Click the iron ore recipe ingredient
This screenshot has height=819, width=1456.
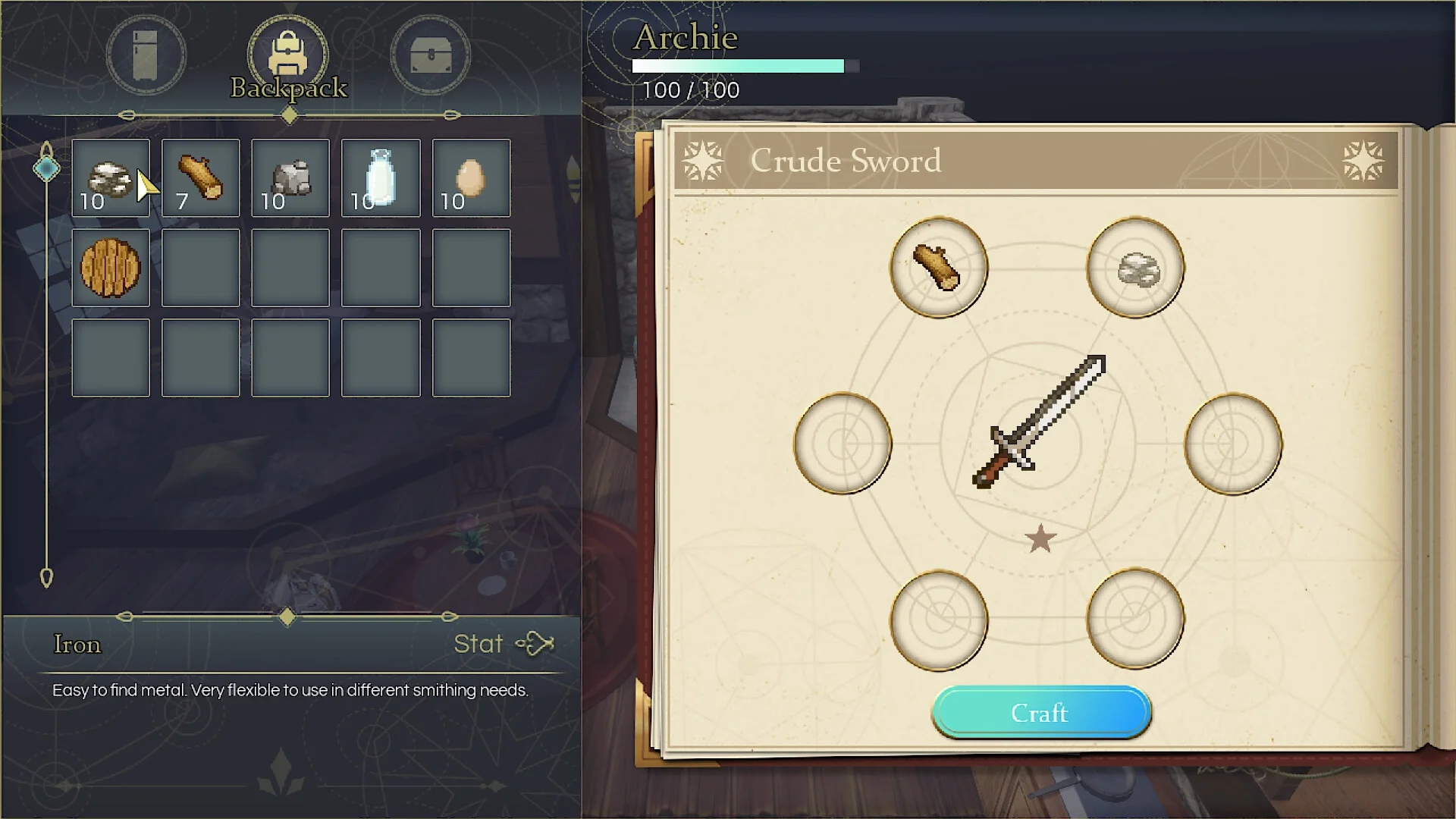(x=1135, y=268)
